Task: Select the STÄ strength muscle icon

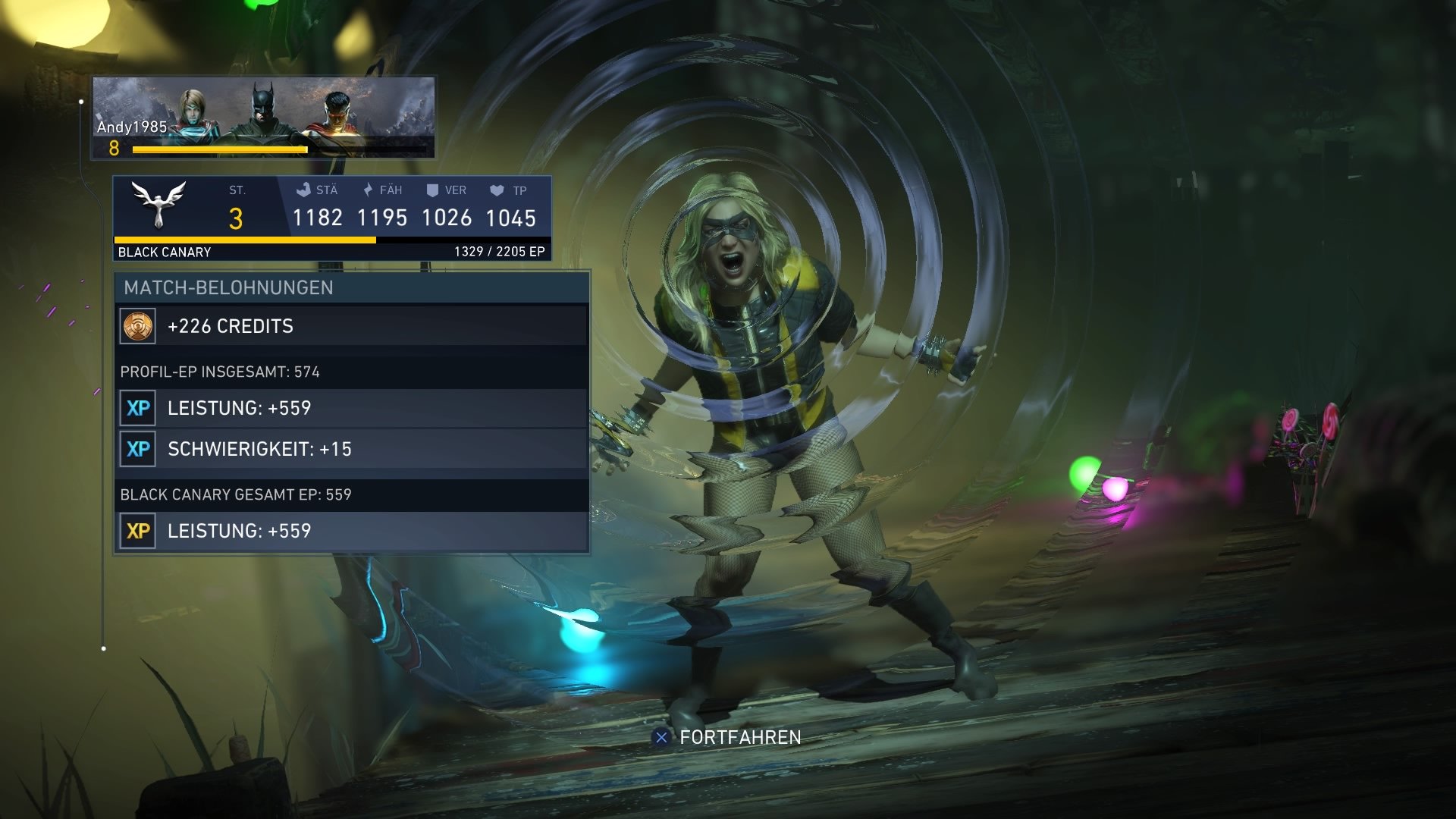Action: pos(303,190)
